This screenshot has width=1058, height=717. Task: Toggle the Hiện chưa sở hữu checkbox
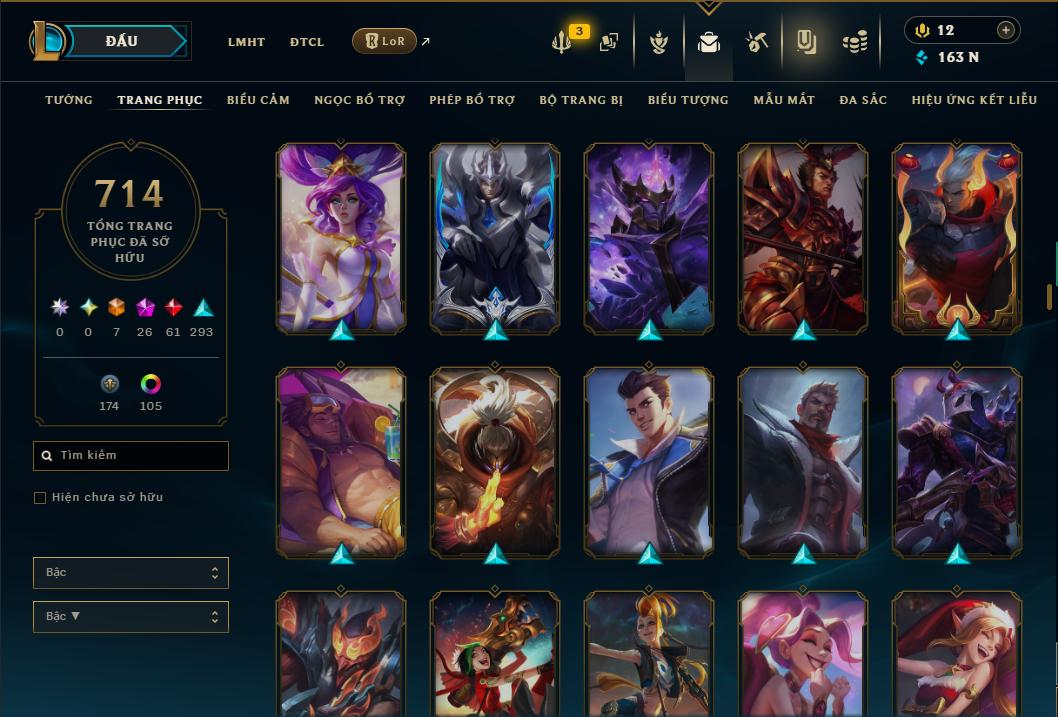40,498
